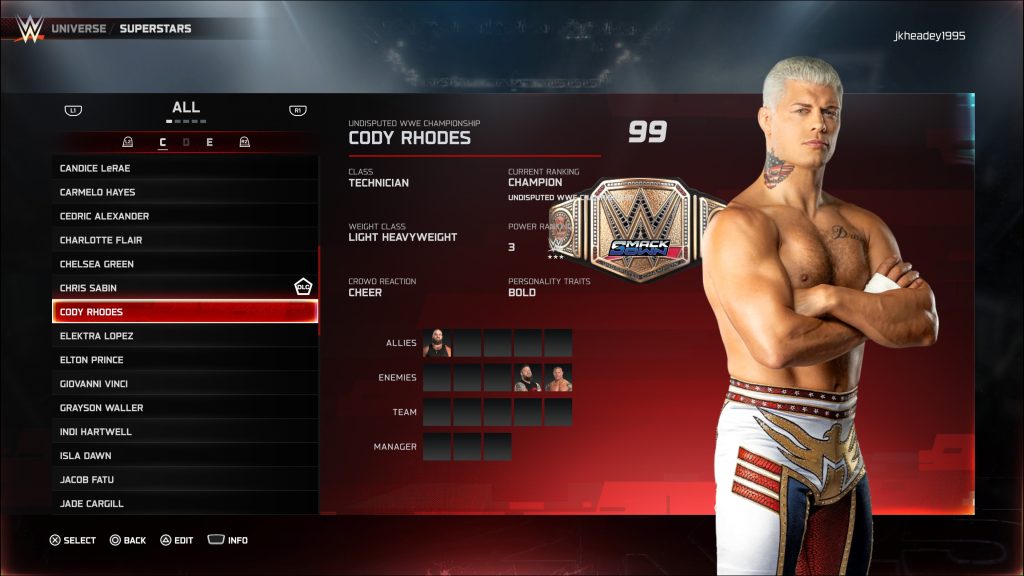Viewport: 1024px width, 576px height.
Task: Choose Jacob Fatu's superstar entry
Action: [x=185, y=480]
